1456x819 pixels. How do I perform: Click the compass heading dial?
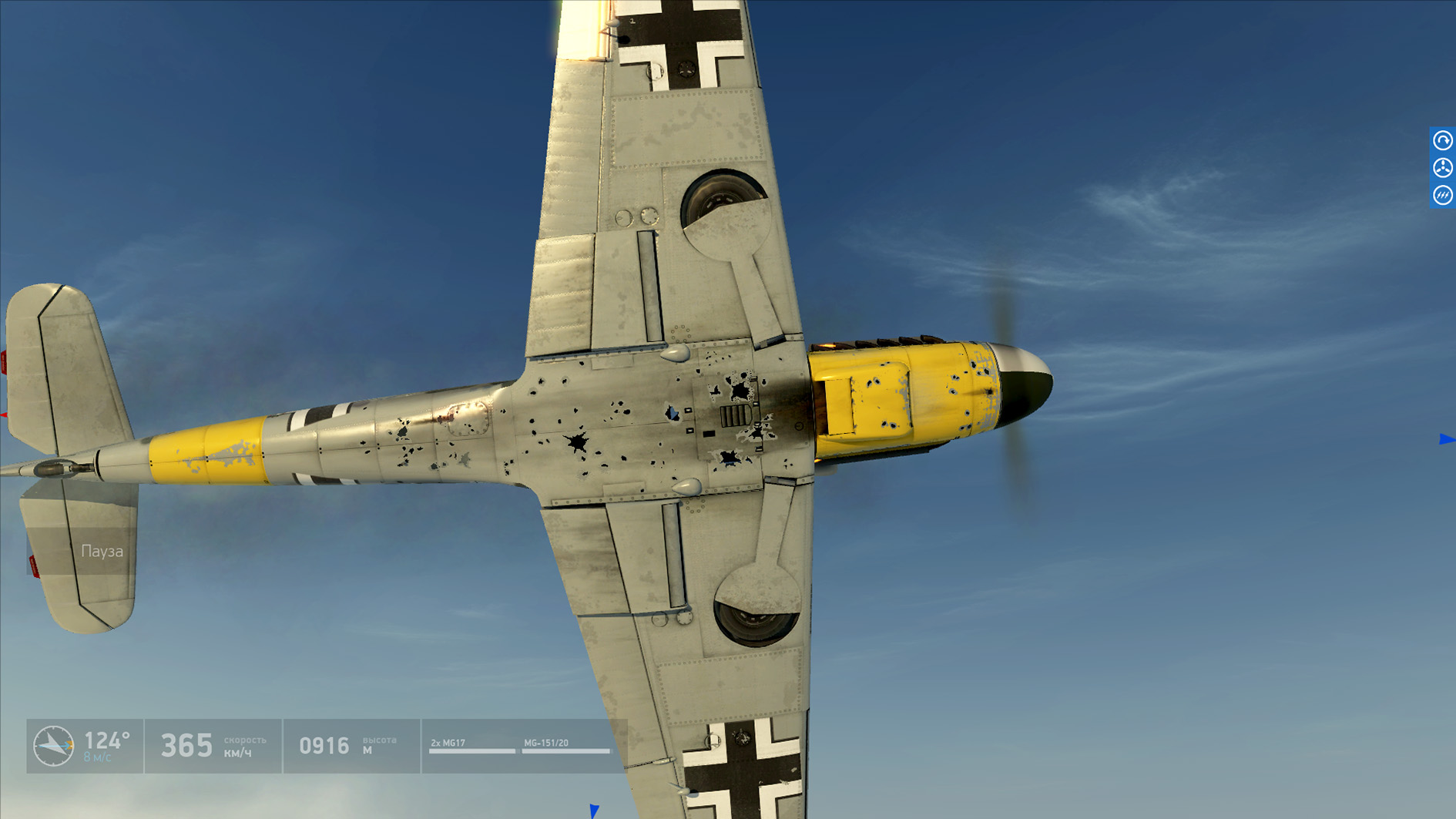[x=54, y=746]
